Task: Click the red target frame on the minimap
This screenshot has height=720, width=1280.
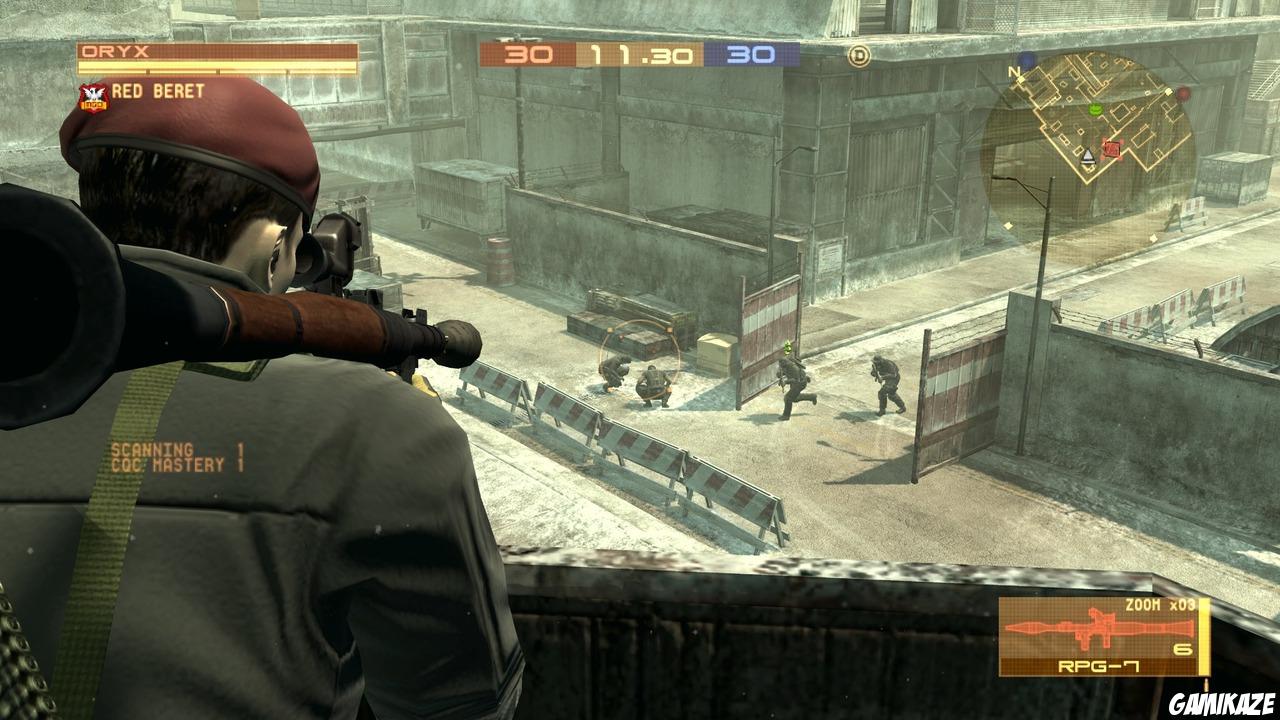Action: (1111, 148)
